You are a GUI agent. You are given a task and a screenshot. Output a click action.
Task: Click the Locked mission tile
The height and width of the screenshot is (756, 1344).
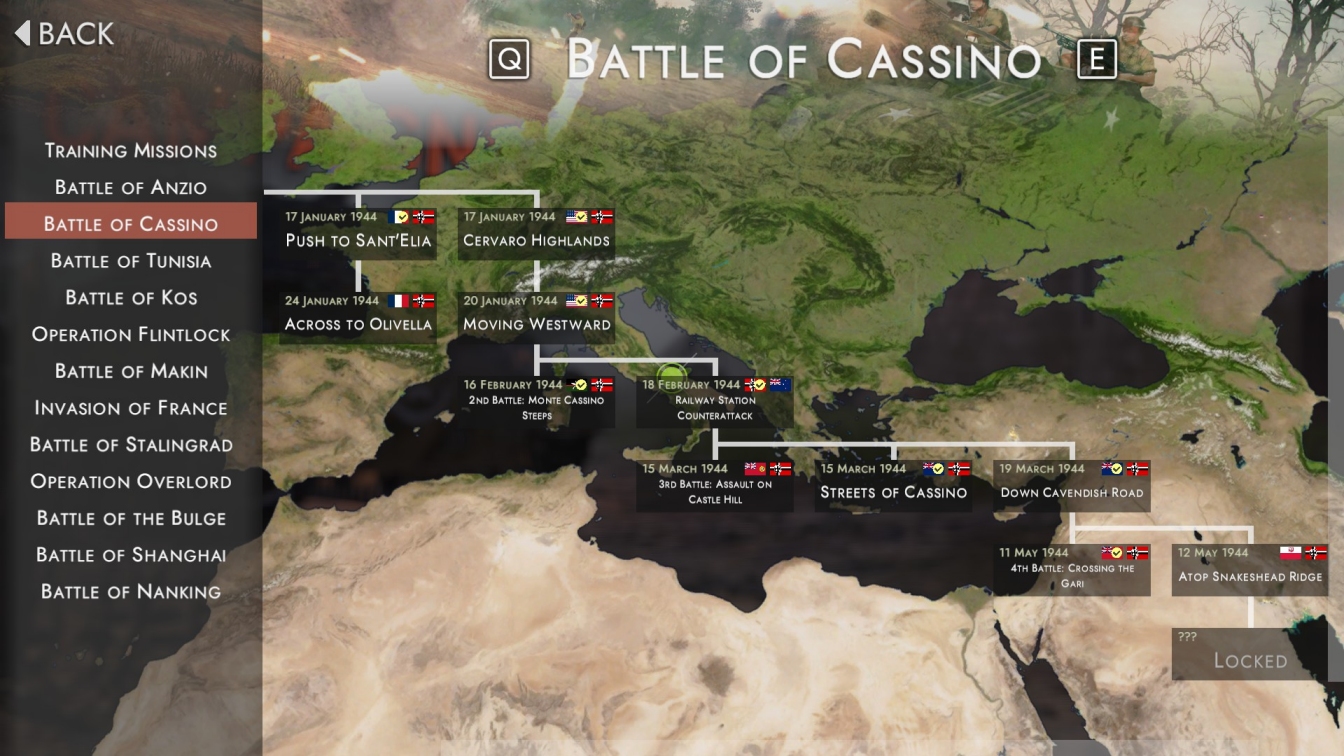(1250, 653)
